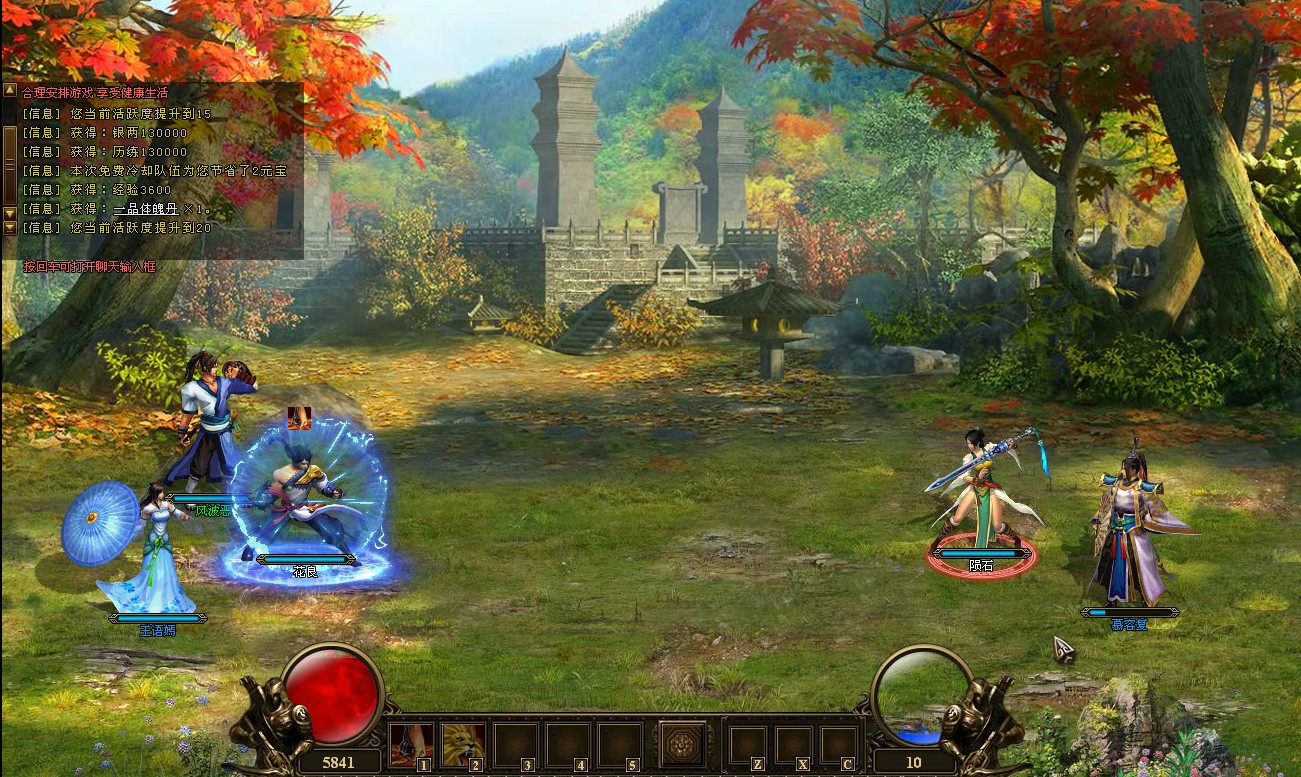Jump to the bottom of the chat log
Screen dimensions: 1301x777
(10, 228)
